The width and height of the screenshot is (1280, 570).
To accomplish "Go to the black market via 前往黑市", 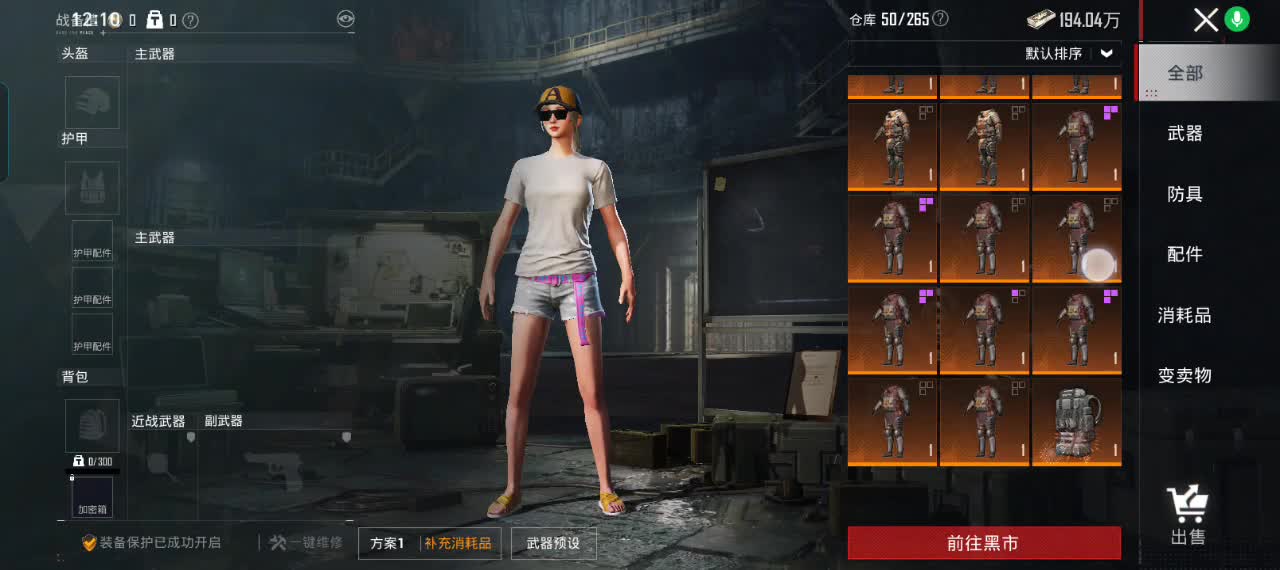I will click(x=984, y=543).
